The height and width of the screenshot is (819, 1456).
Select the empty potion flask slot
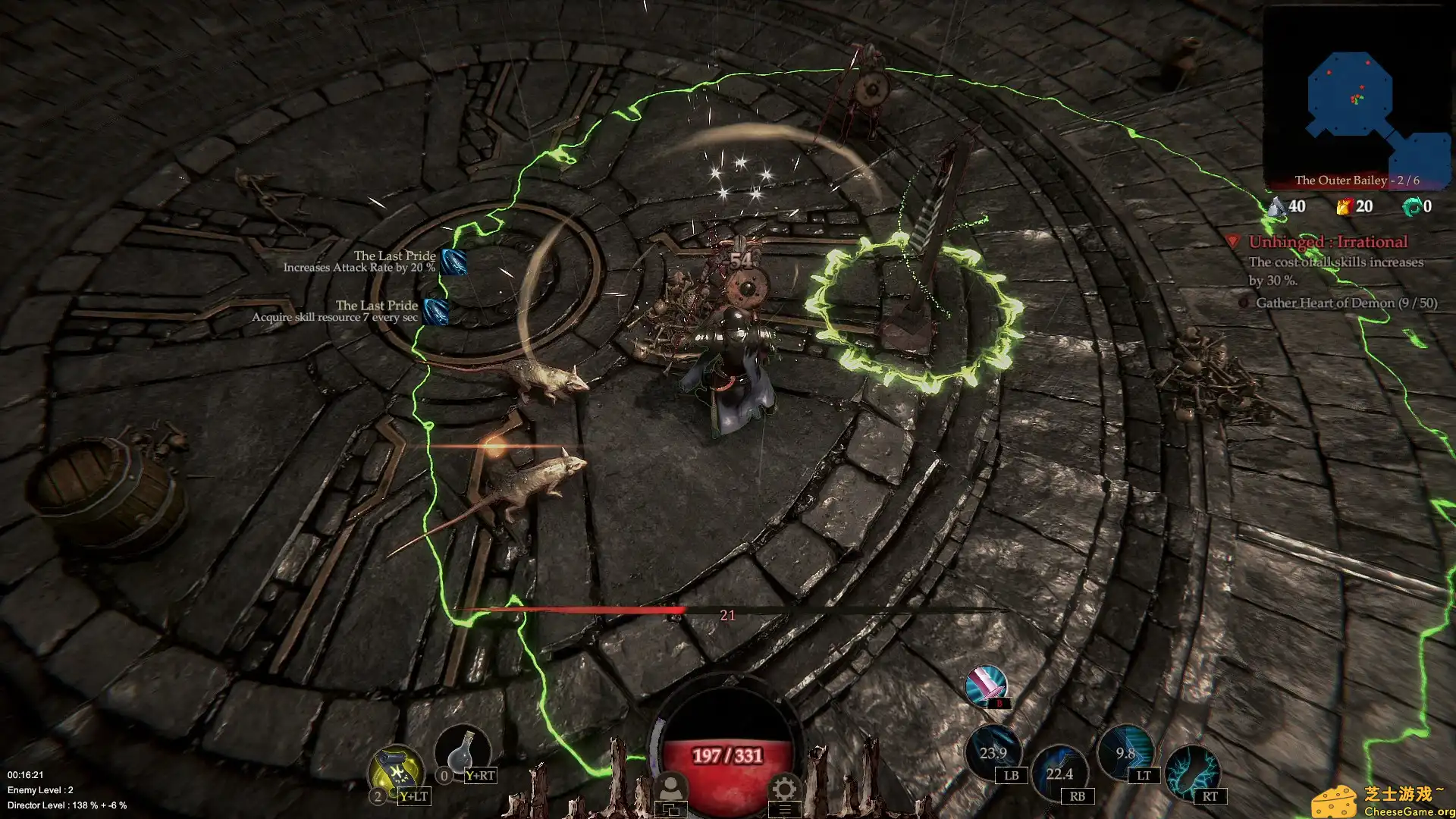pyautogui.click(x=463, y=752)
